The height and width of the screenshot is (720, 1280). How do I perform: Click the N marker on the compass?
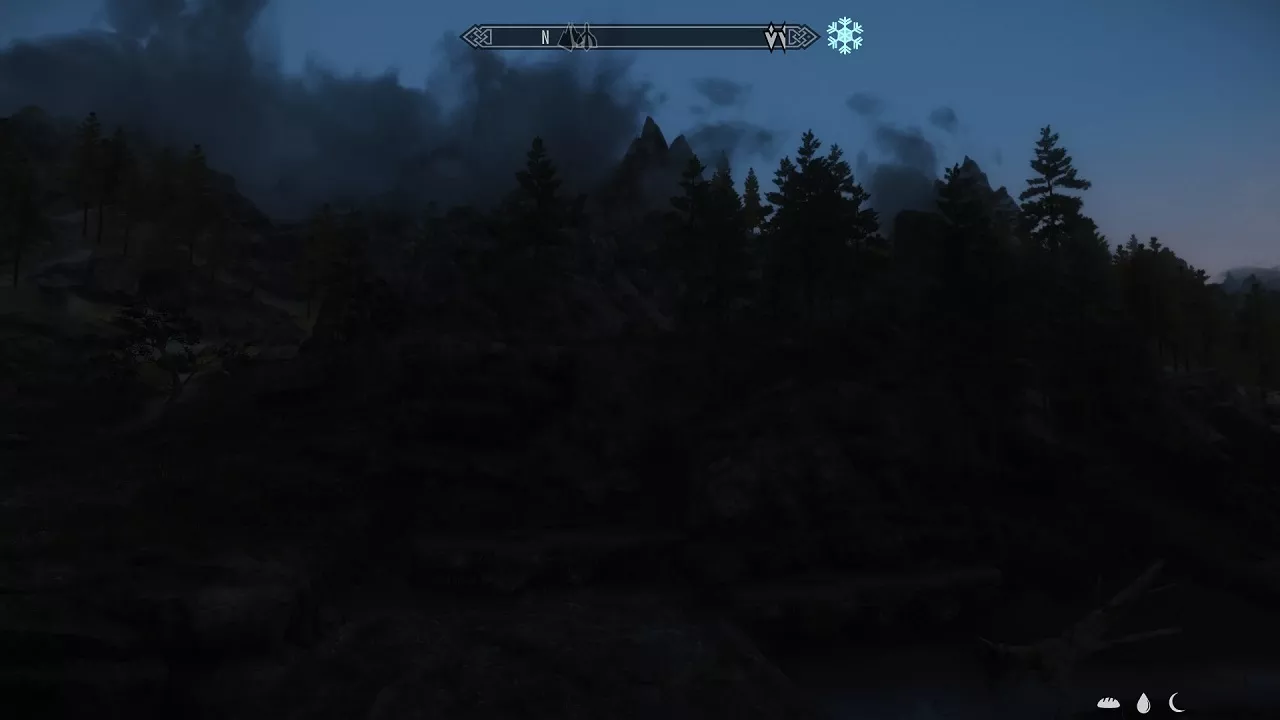coord(545,37)
